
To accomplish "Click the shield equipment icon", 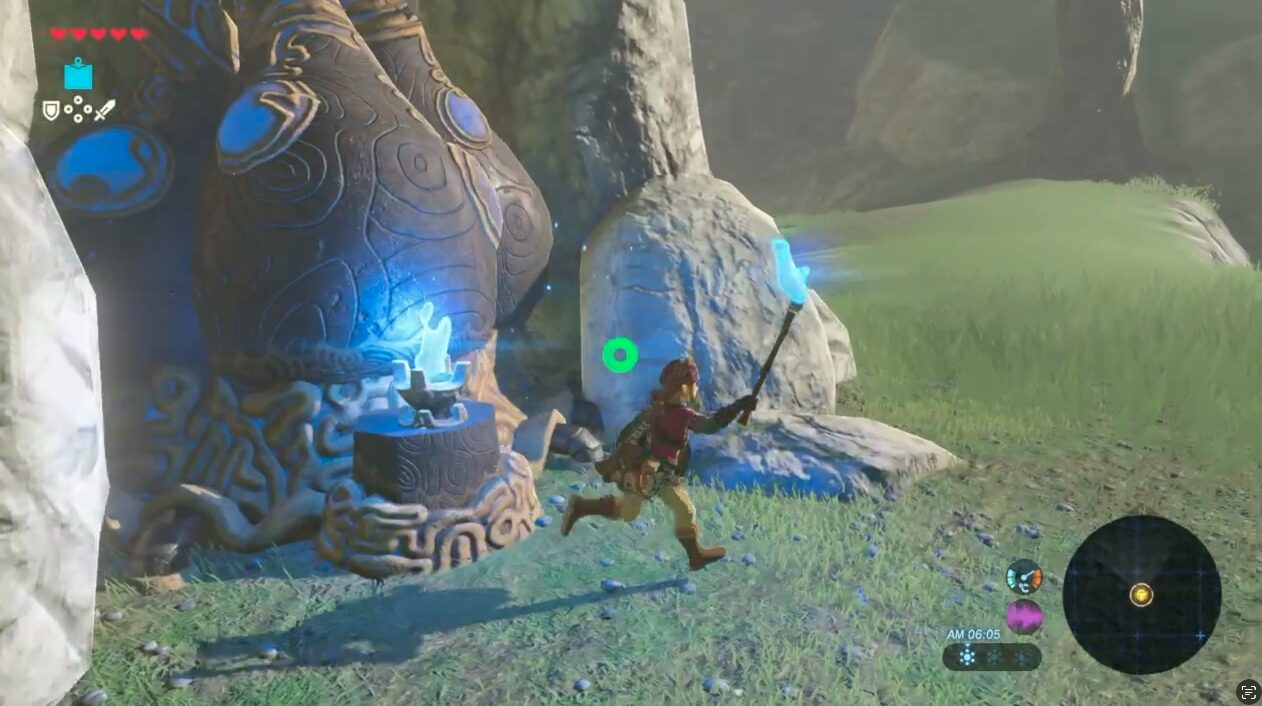I will (x=50, y=110).
